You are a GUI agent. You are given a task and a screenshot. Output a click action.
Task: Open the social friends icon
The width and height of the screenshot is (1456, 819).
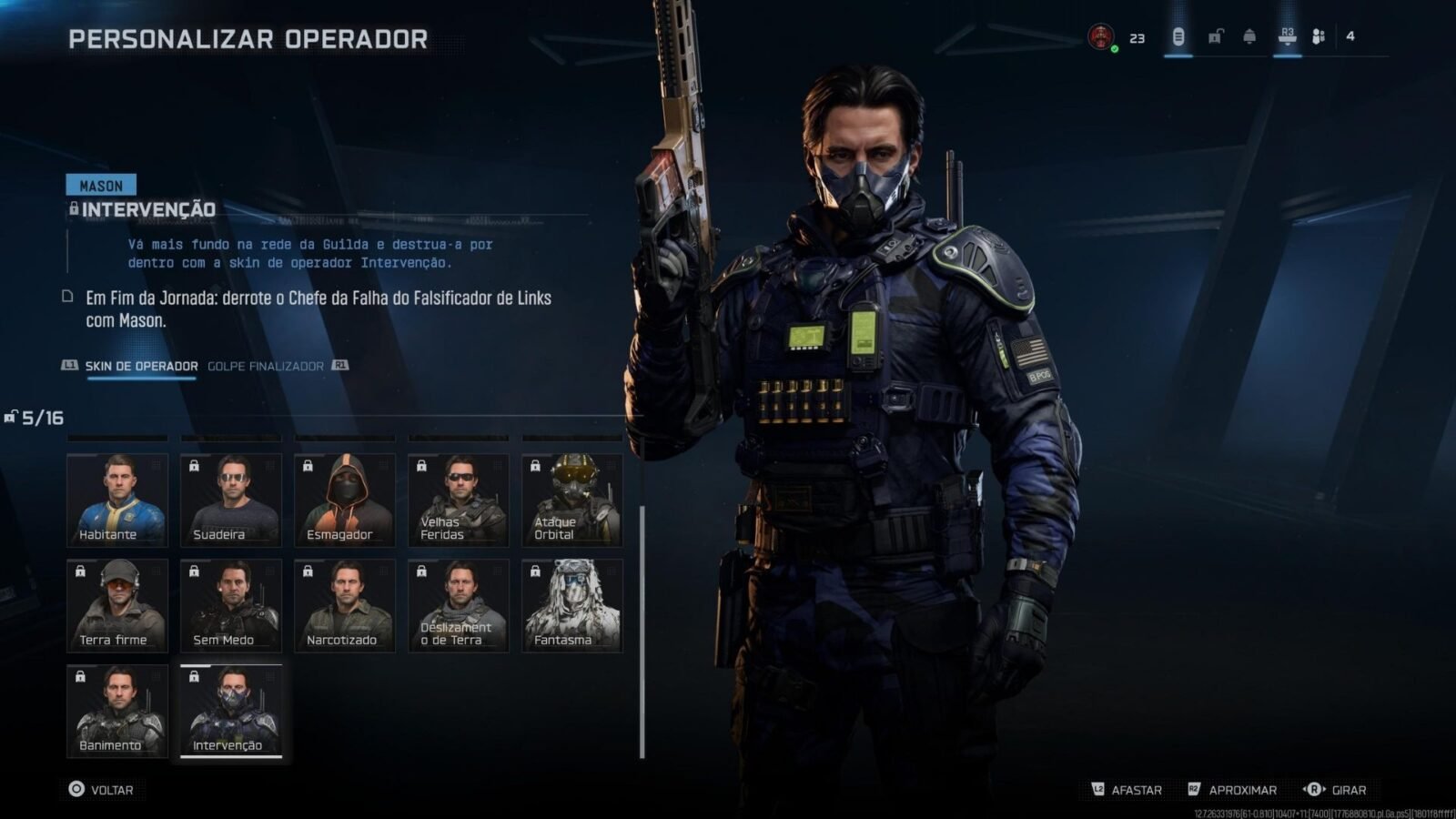coord(1319,36)
